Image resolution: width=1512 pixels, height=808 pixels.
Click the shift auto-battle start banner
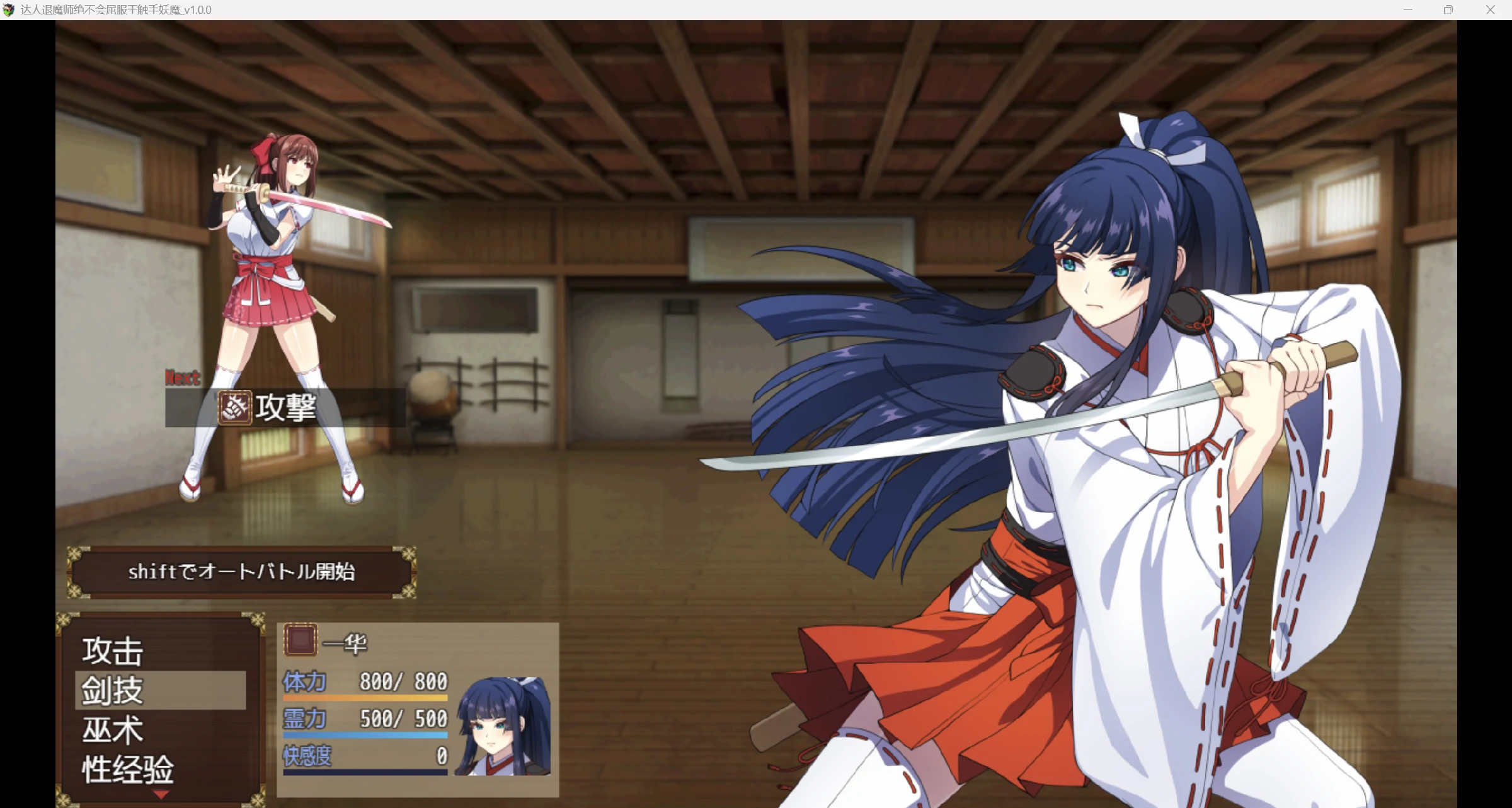[241, 572]
